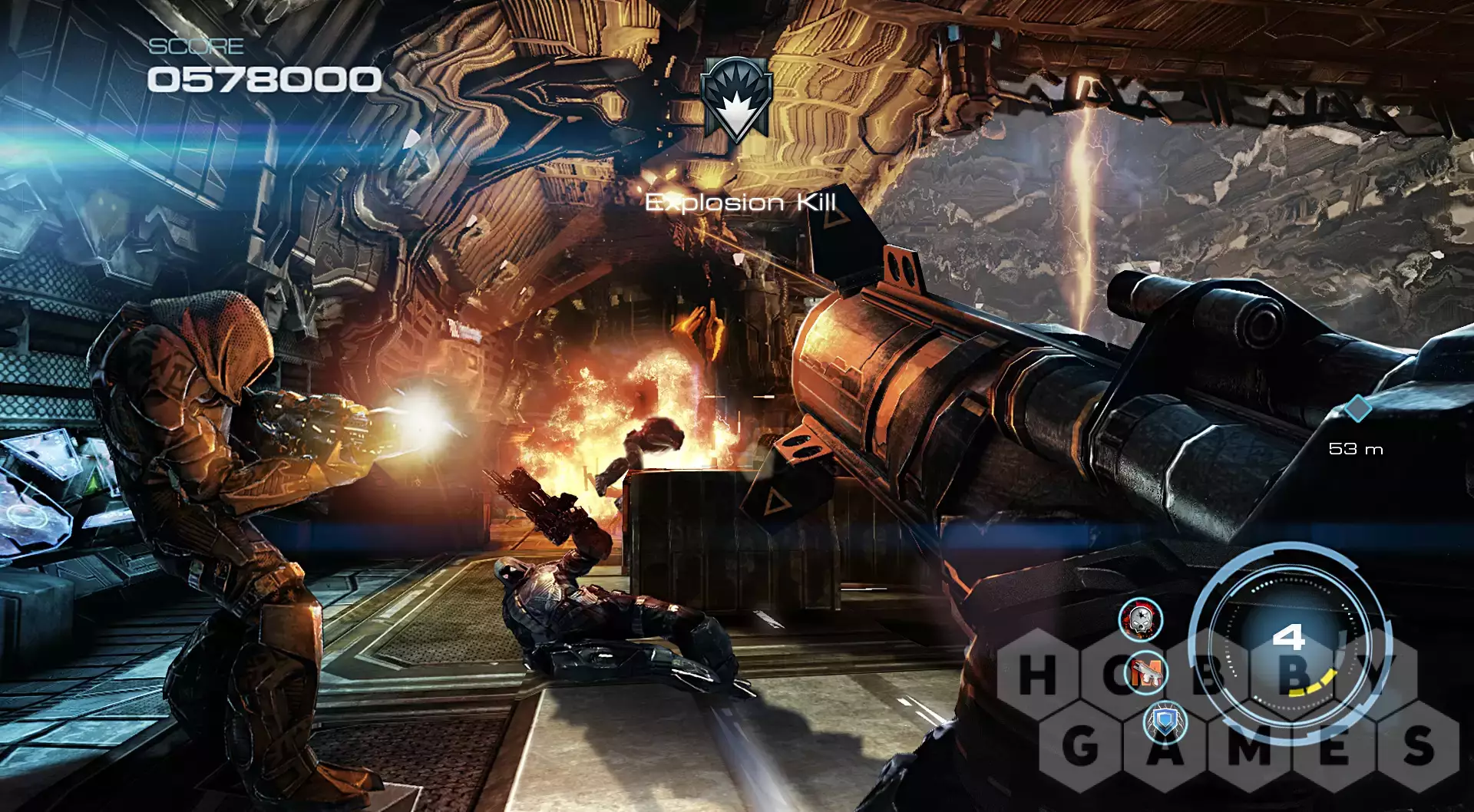Image resolution: width=1474 pixels, height=812 pixels.
Task: Activate the blue shield perk icon
Action: 1165,721
